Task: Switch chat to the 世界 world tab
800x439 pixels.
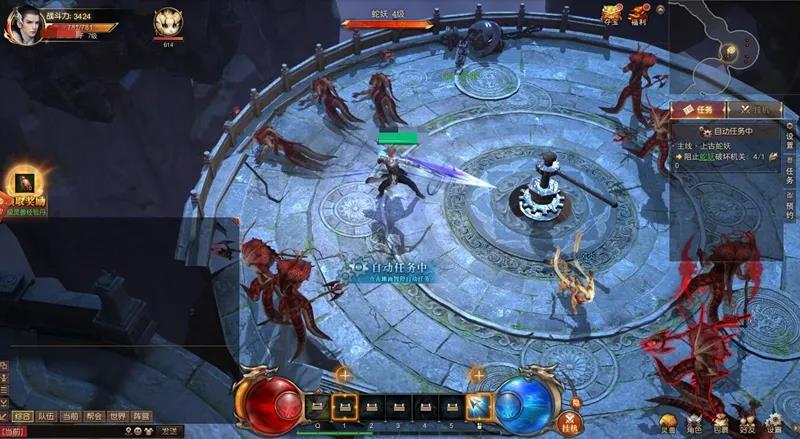Action: point(118,416)
